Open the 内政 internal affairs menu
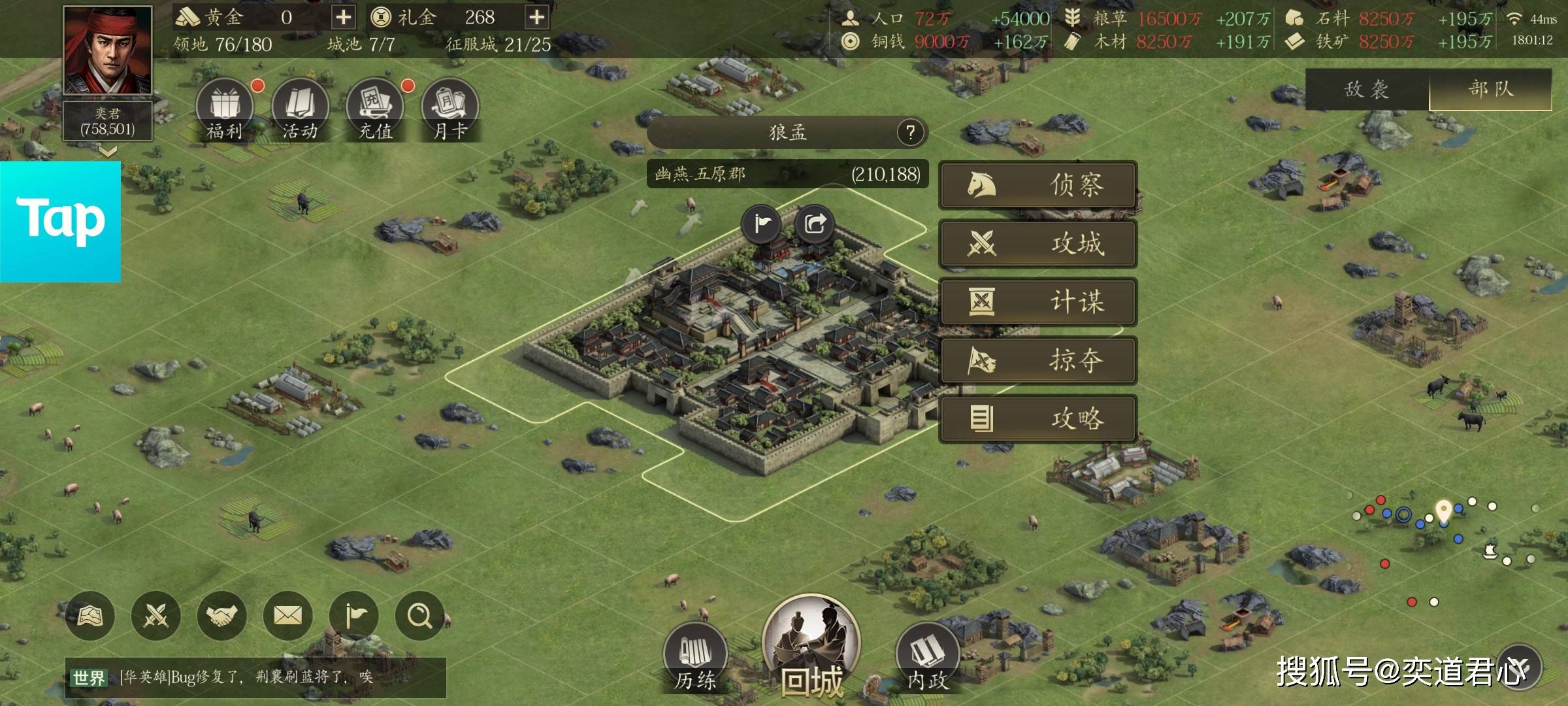 pos(927,657)
